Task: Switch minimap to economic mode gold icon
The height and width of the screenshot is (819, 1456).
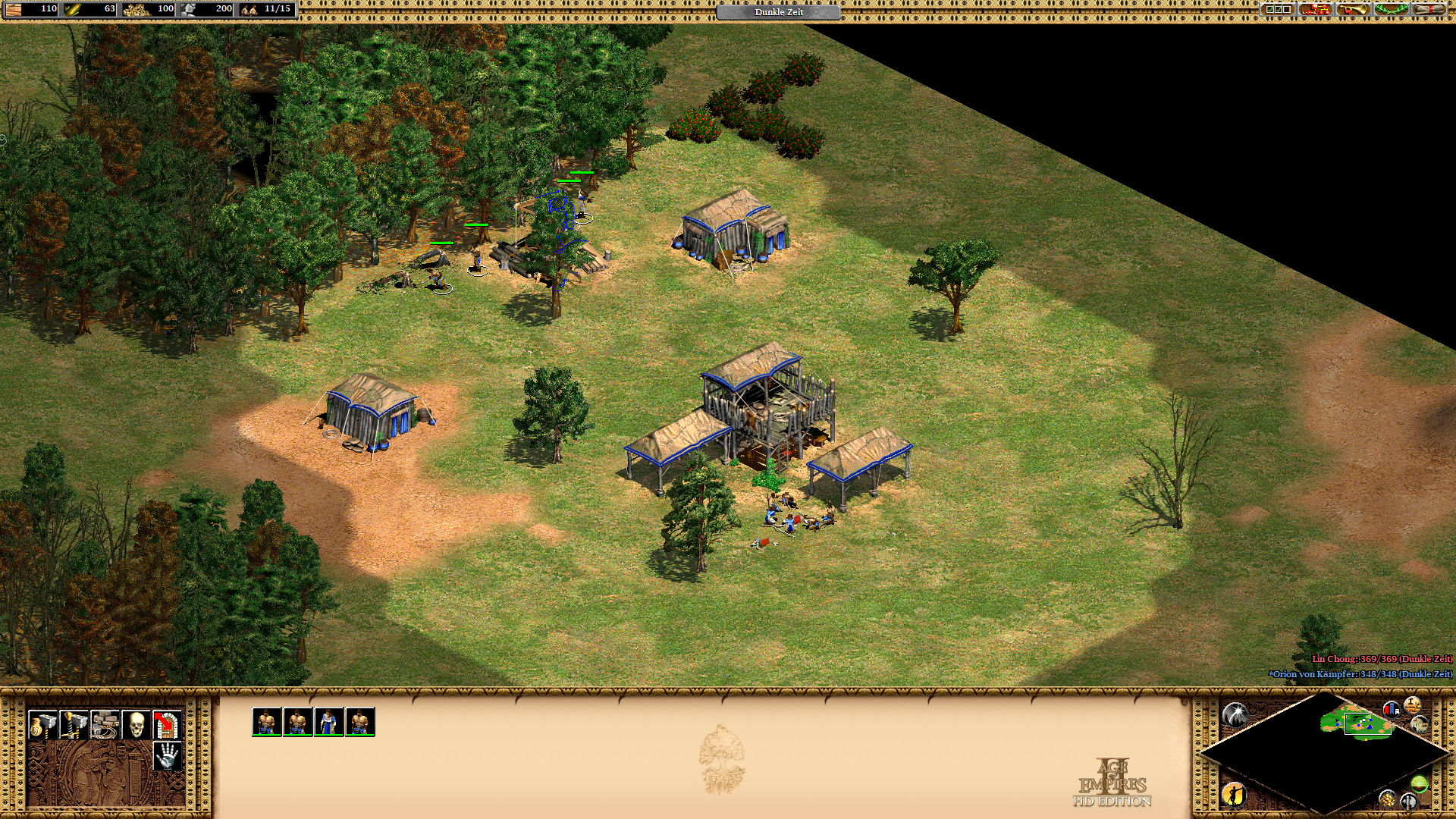Action: [1388, 799]
